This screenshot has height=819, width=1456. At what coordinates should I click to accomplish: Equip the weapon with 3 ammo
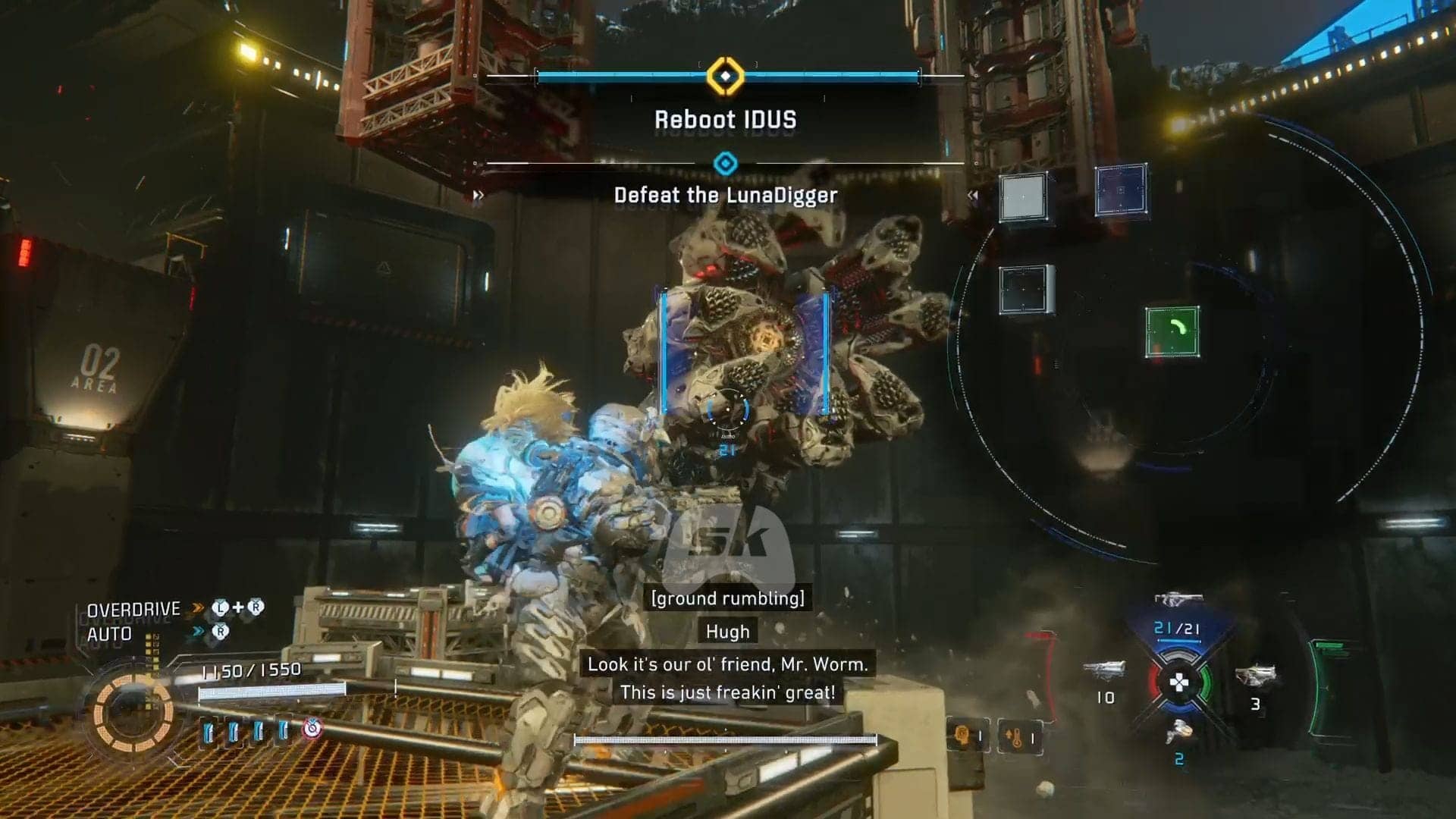pyautogui.click(x=1256, y=676)
